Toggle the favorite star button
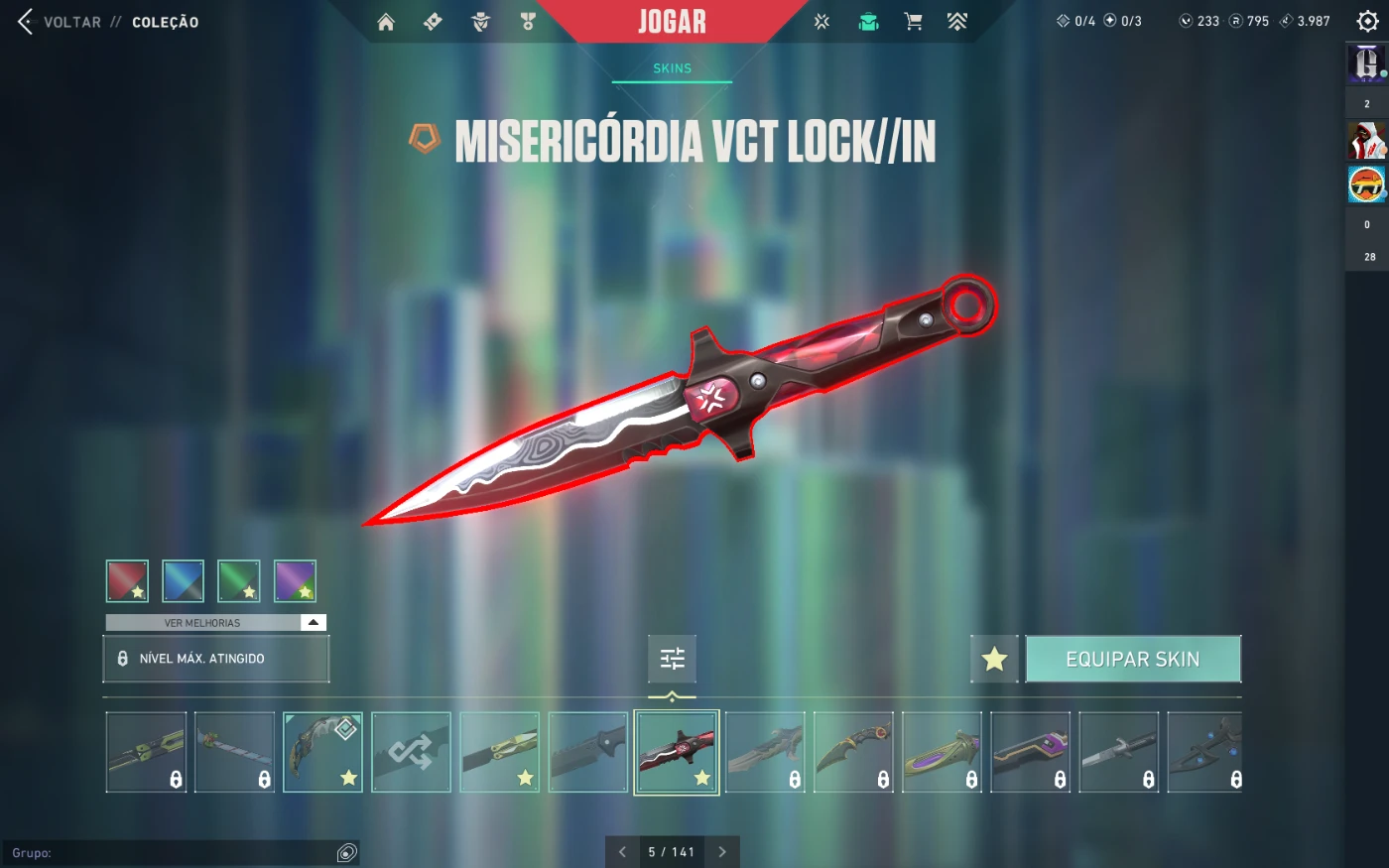This screenshot has height=868, width=1389. tap(994, 660)
